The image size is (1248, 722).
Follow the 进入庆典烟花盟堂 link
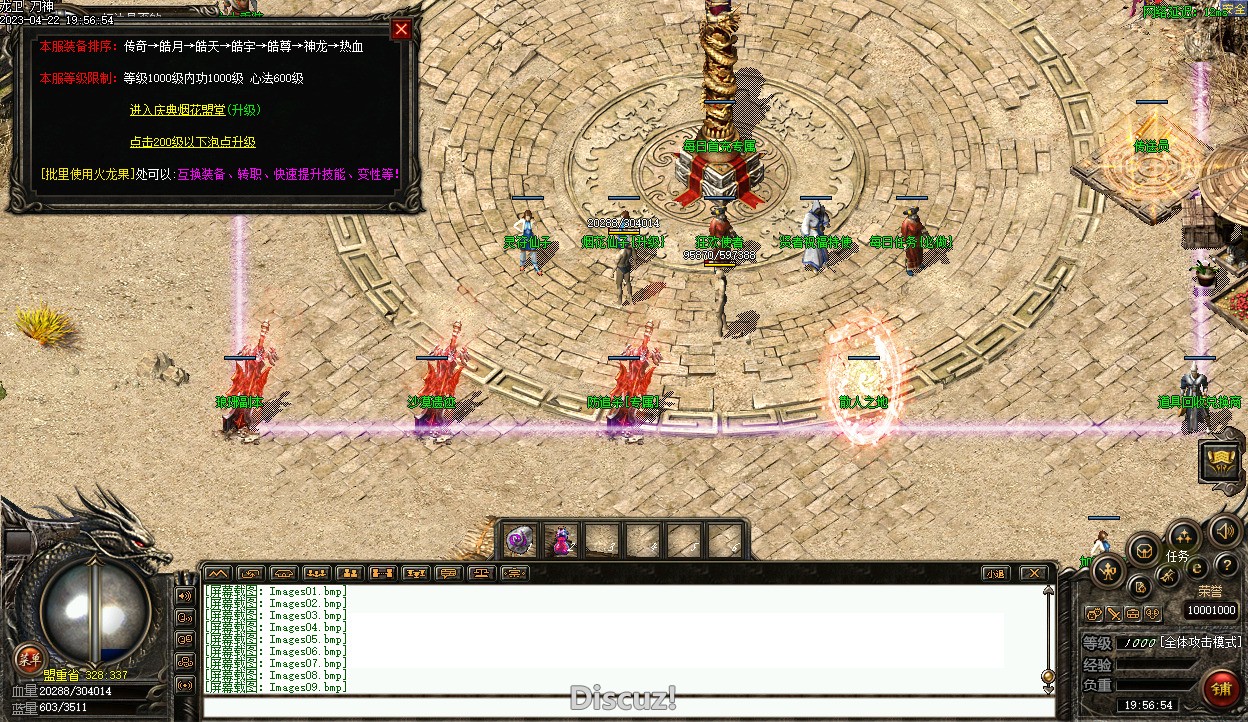click(195, 109)
